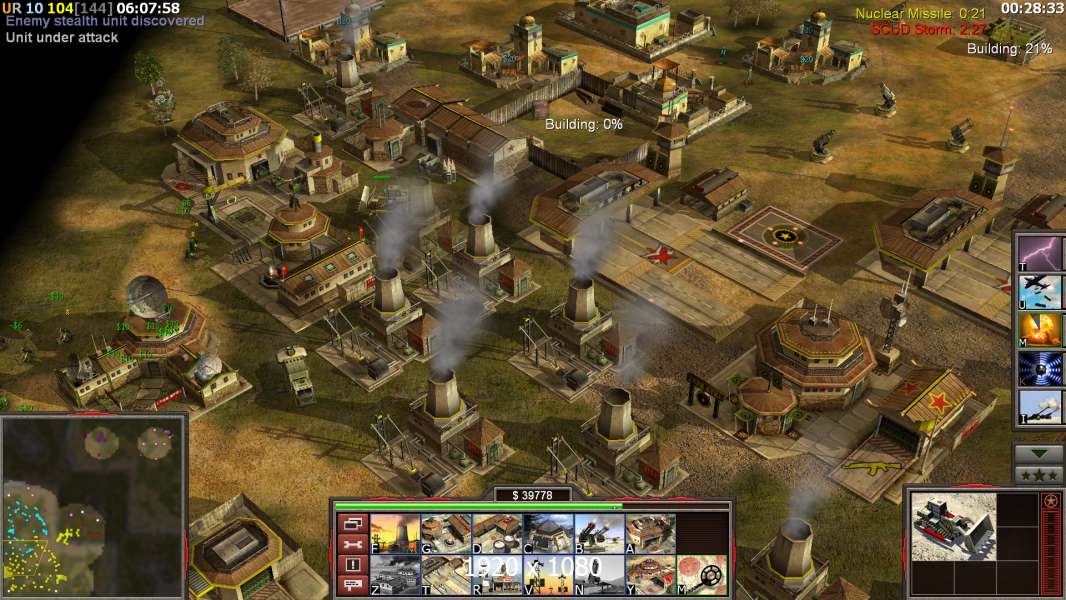Viewport: 1066px width, 600px height.
Task: Activate the land mine icon labeled M
Action: [x=701, y=575]
